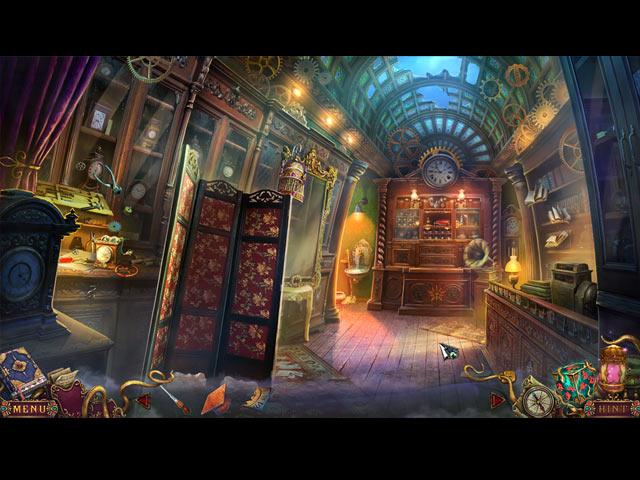The height and width of the screenshot is (480, 640).
Task: Pick the blue and gold fan item
Action: (x=256, y=398)
